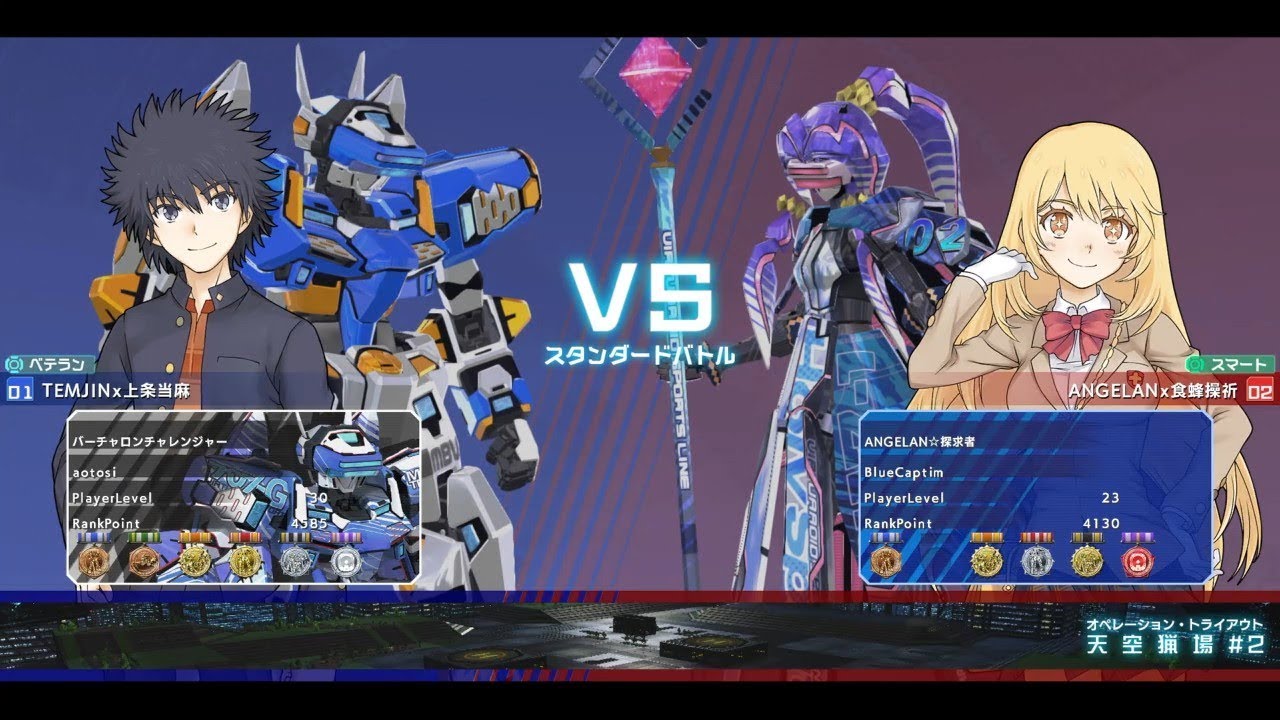Click the rightmost silver badge on TEMJIN's panel
Screen dimensions: 1280x720
(345, 562)
